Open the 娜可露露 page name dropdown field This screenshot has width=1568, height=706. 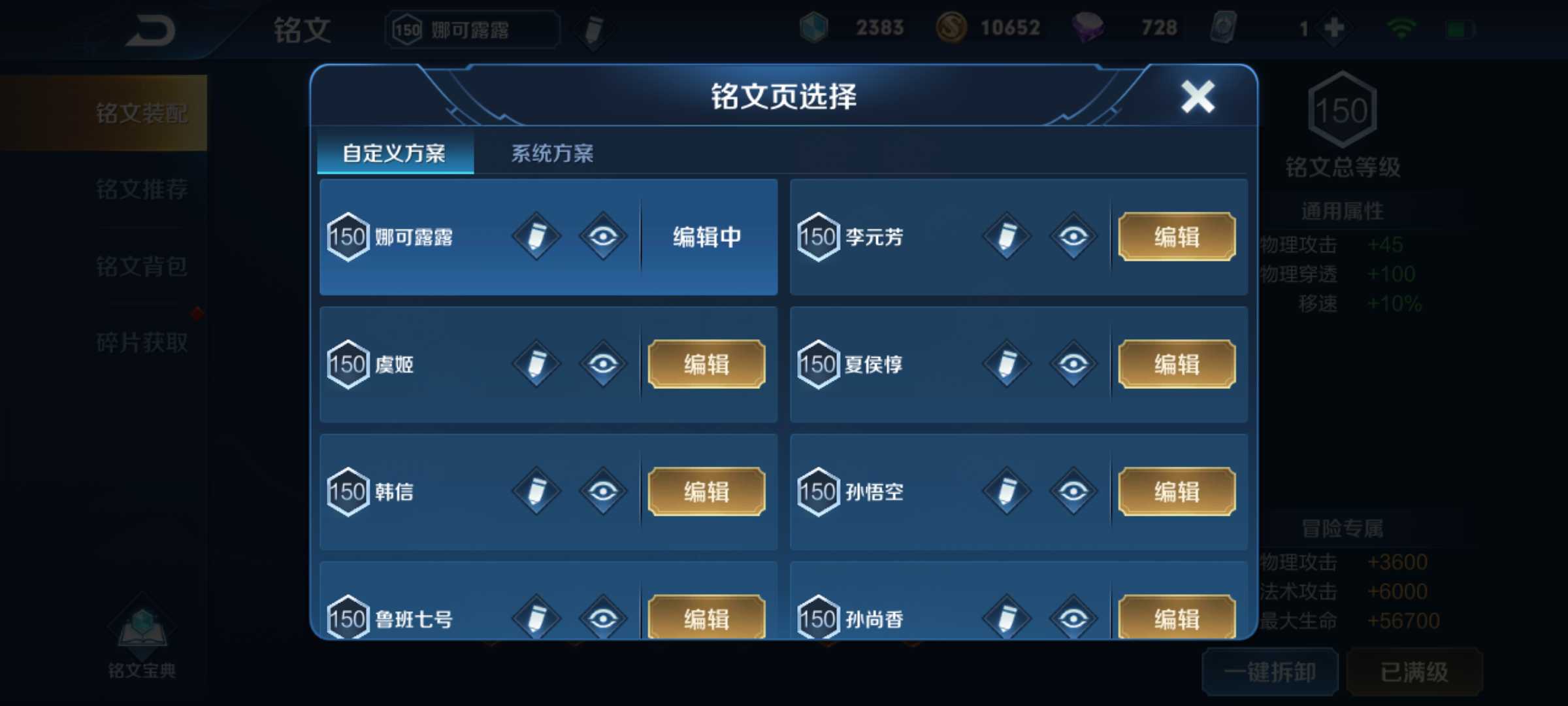(x=474, y=29)
